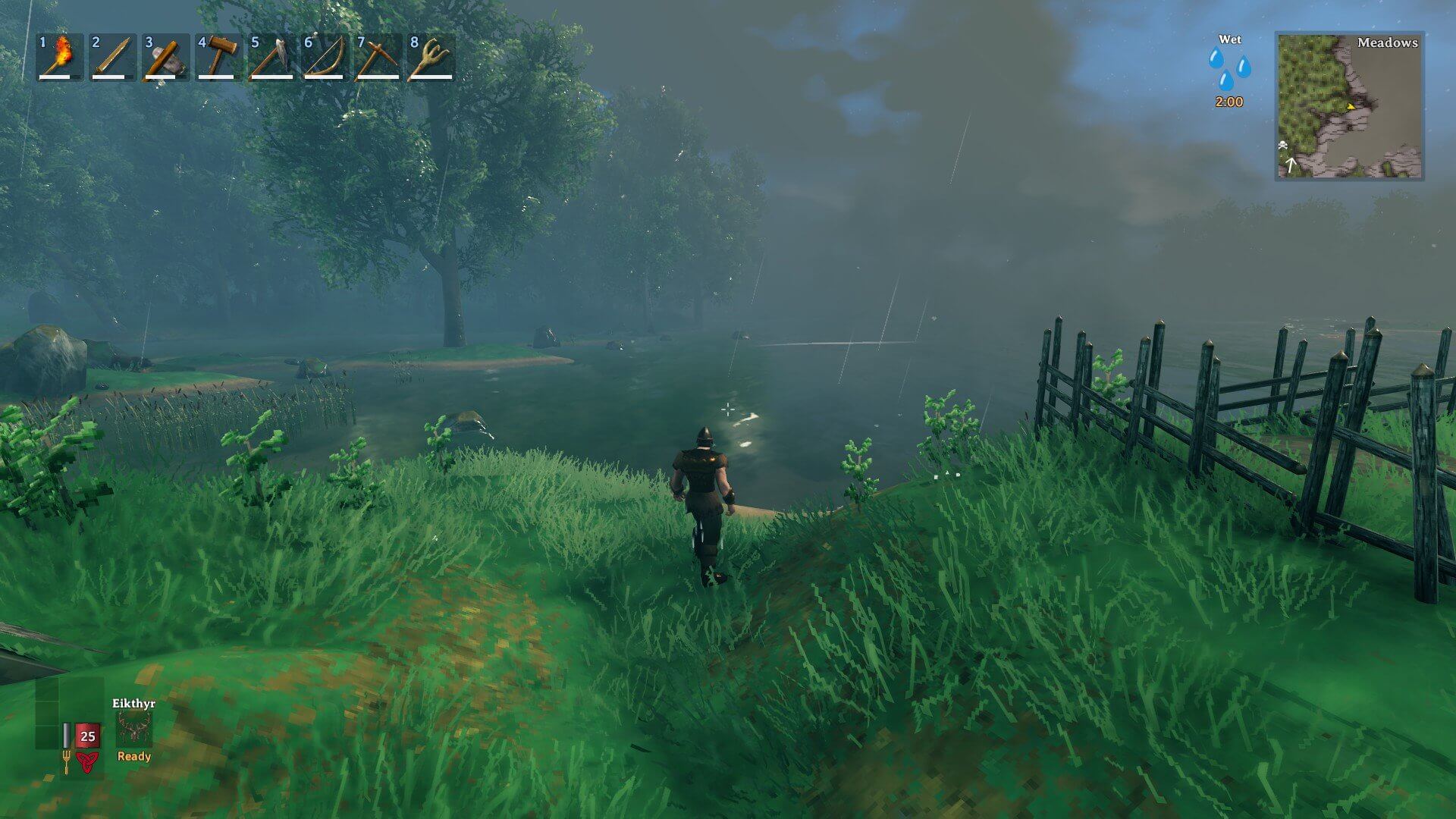The width and height of the screenshot is (1456, 819).
Task: Equip the wooden club from slot 2
Action: [113, 57]
